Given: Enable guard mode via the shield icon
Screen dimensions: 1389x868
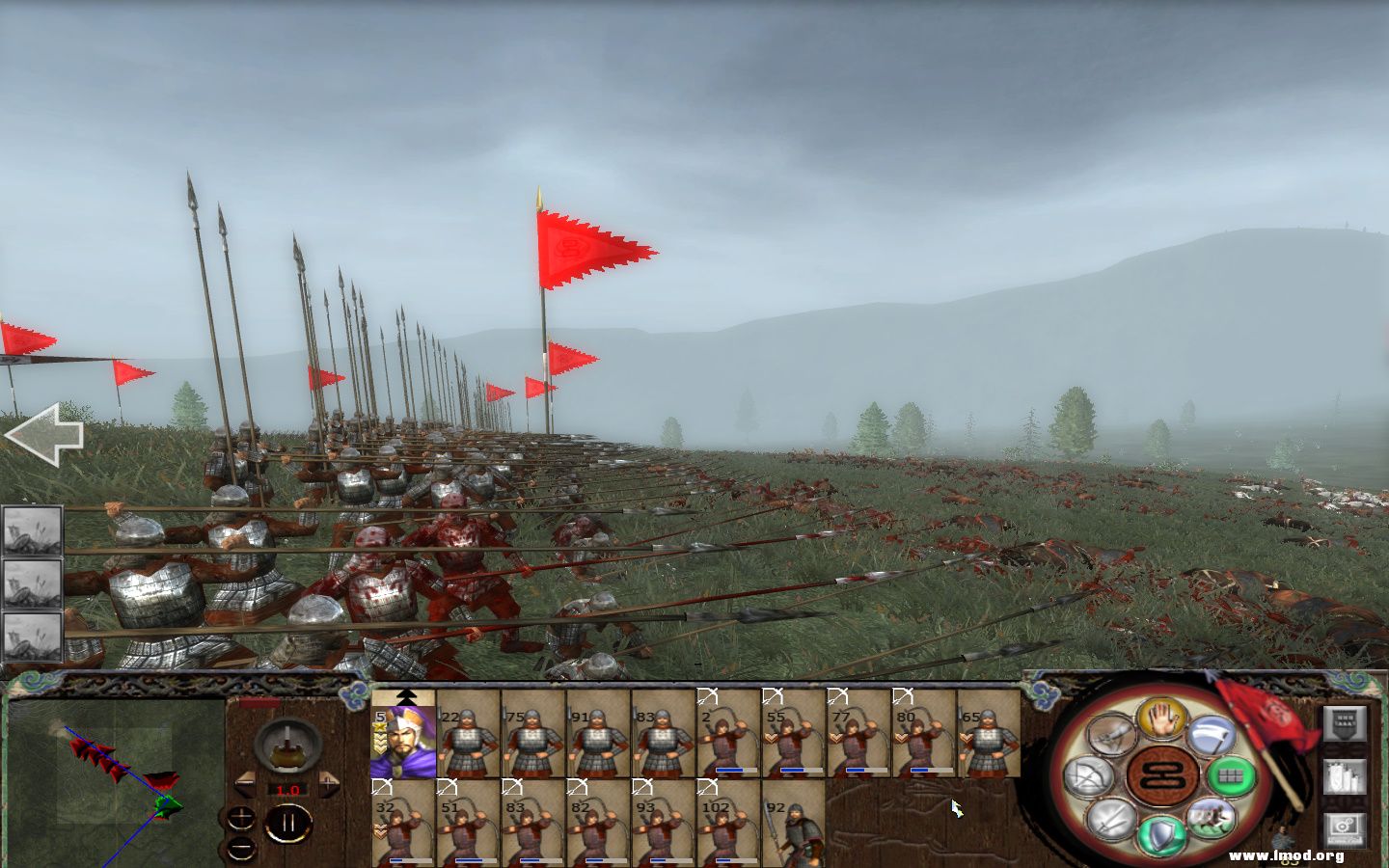Looking at the screenshot, I should coord(1161,833).
